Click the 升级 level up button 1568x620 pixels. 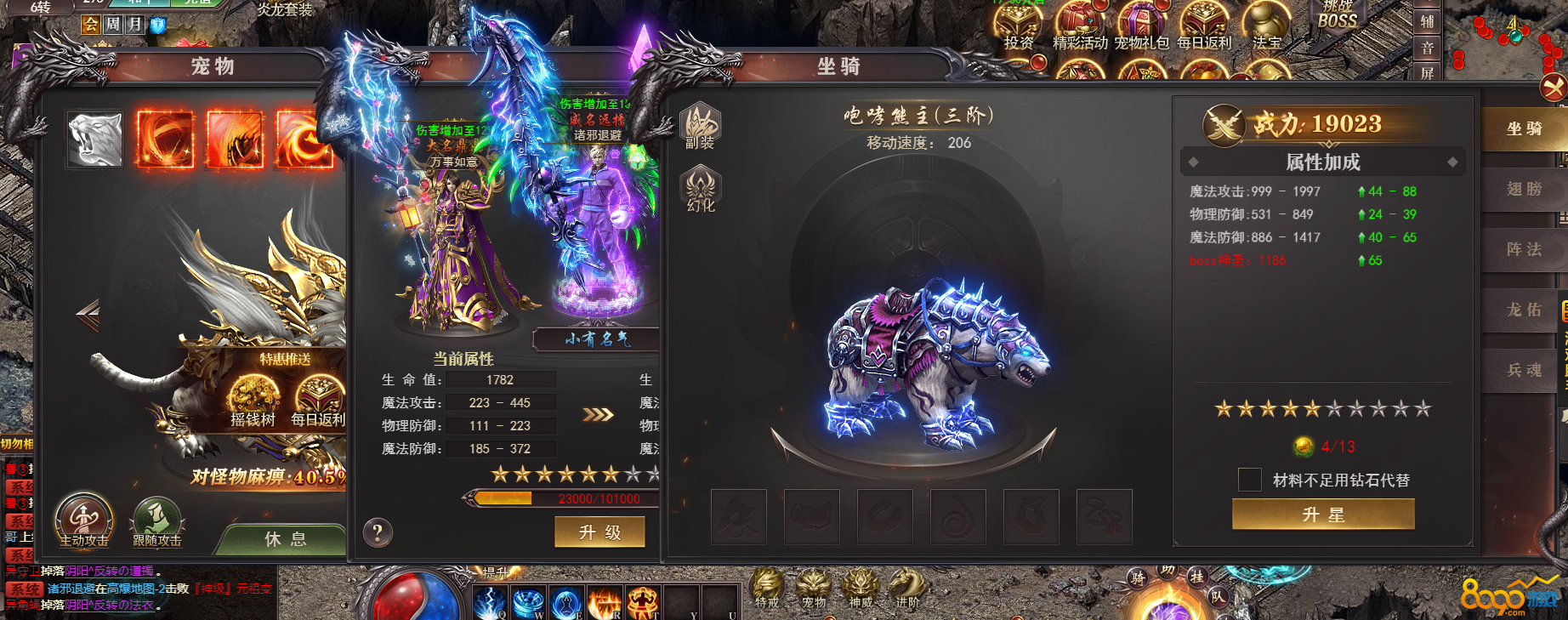tap(599, 532)
